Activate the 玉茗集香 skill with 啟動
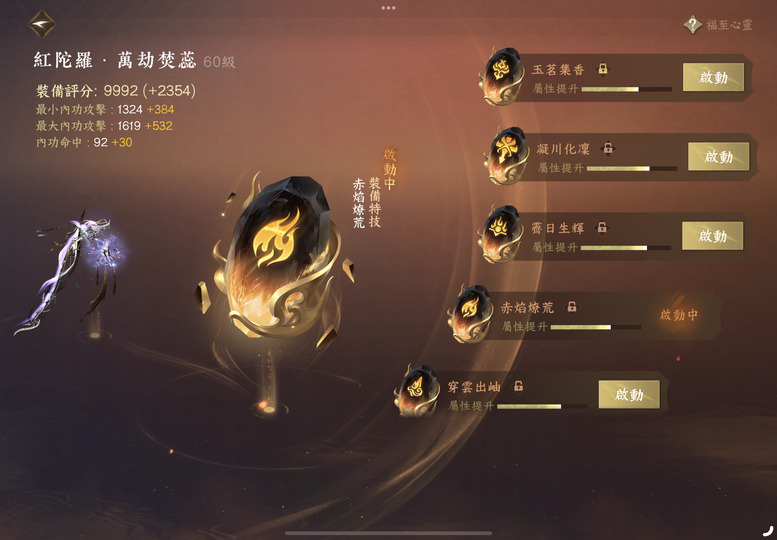This screenshot has width=777, height=540. pyautogui.click(x=713, y=77)
